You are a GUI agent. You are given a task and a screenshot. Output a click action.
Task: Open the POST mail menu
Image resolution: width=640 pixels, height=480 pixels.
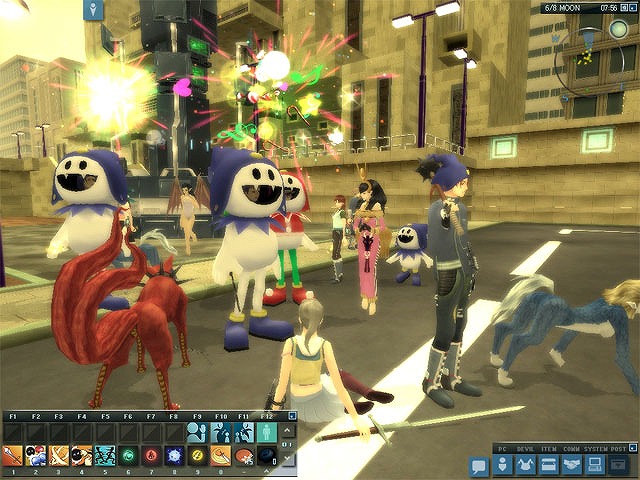(617, 463)
